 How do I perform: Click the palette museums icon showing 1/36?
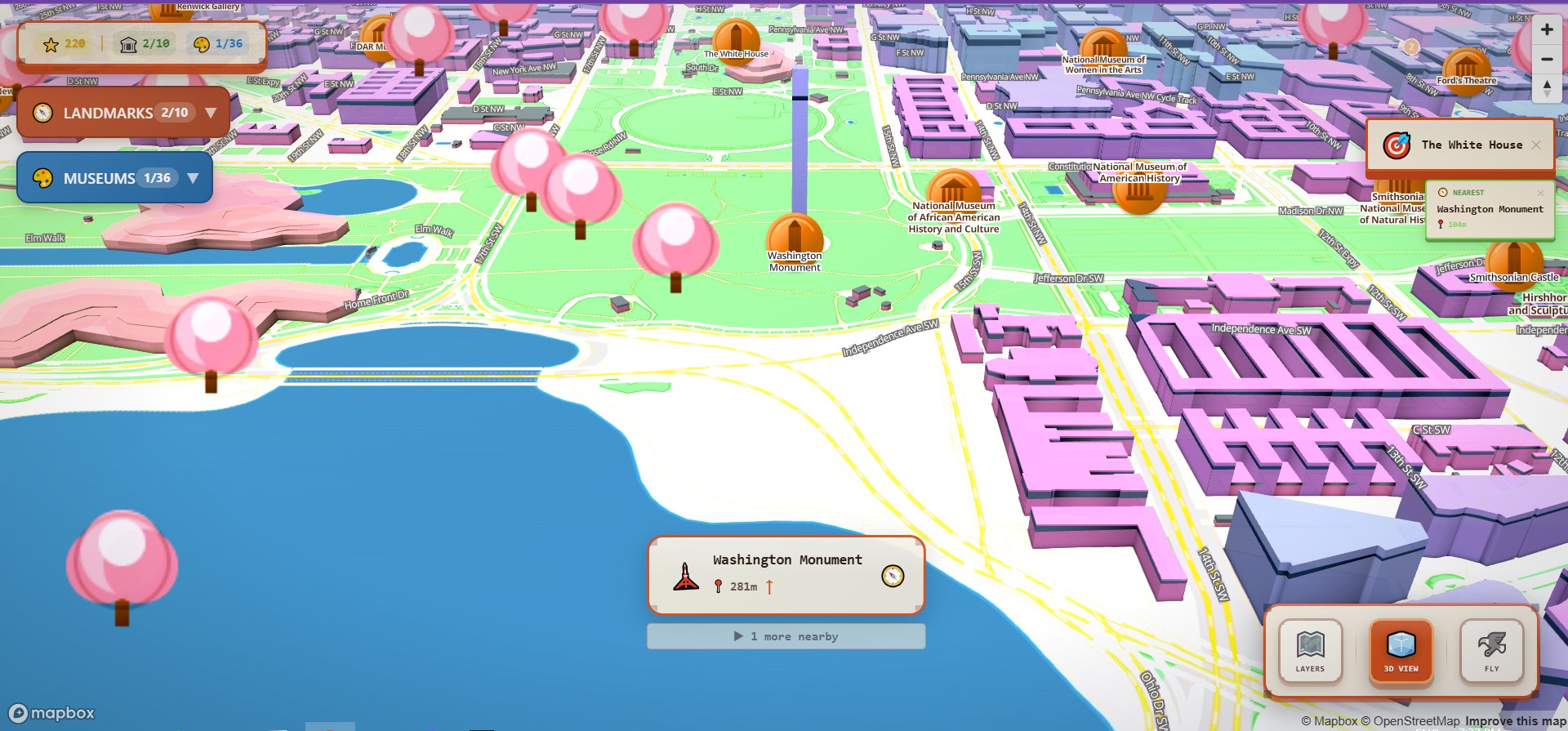[x=202, y=43]
